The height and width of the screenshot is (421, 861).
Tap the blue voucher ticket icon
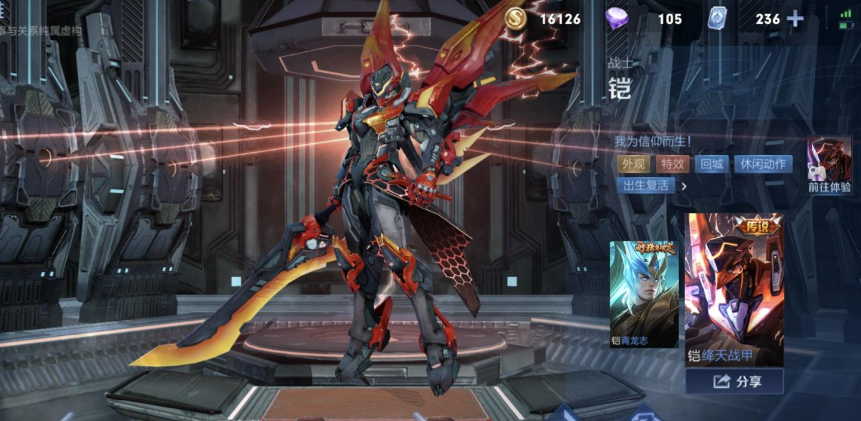(x=716, y=18)
